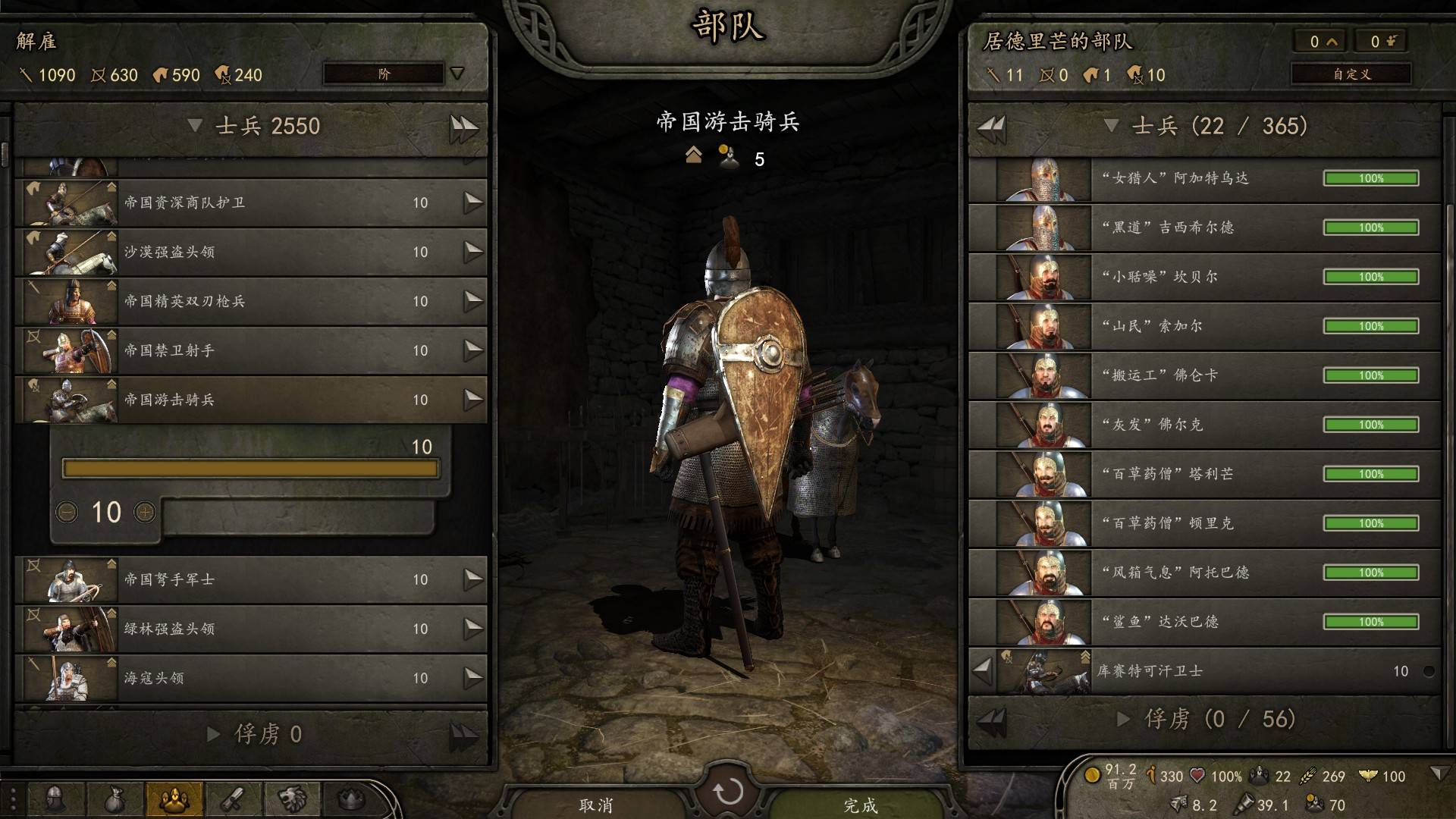Select hero "女猎人" 阿加特乌达
Screen dimensions: 1456x819
(1204, 179)
